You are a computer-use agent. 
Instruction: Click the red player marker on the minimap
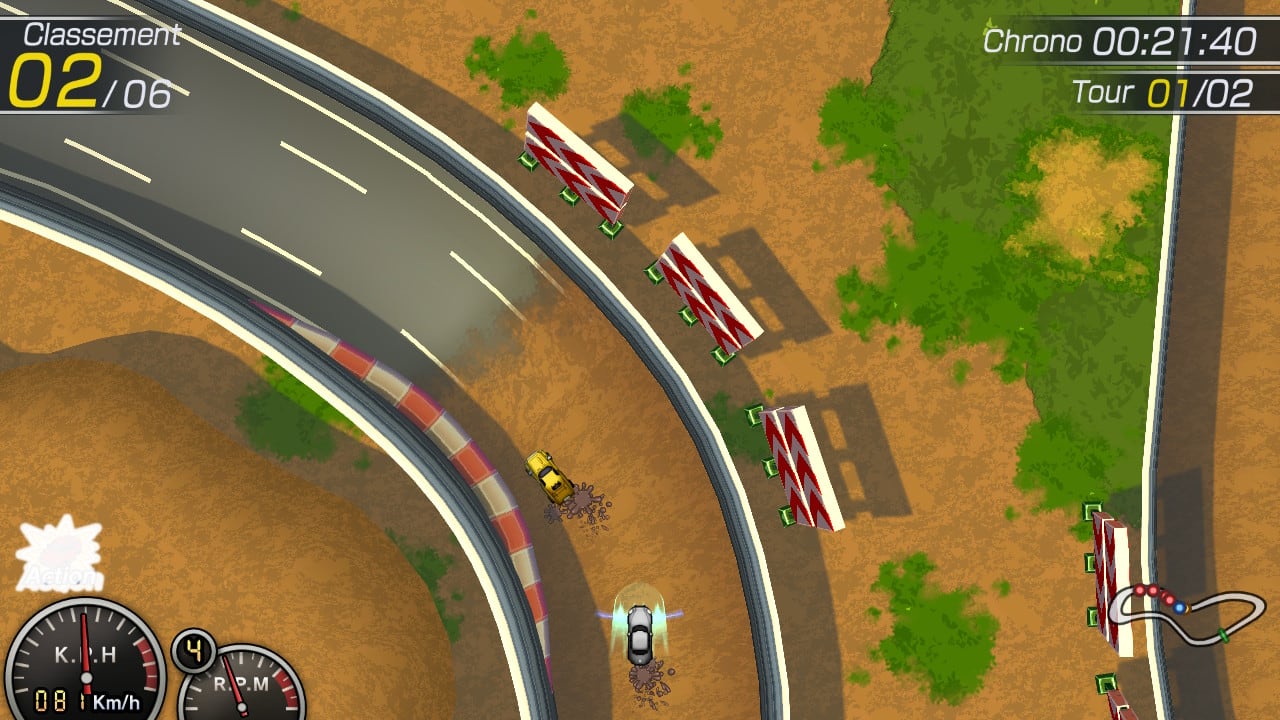pyautogui.click(x=1139, y=590)
